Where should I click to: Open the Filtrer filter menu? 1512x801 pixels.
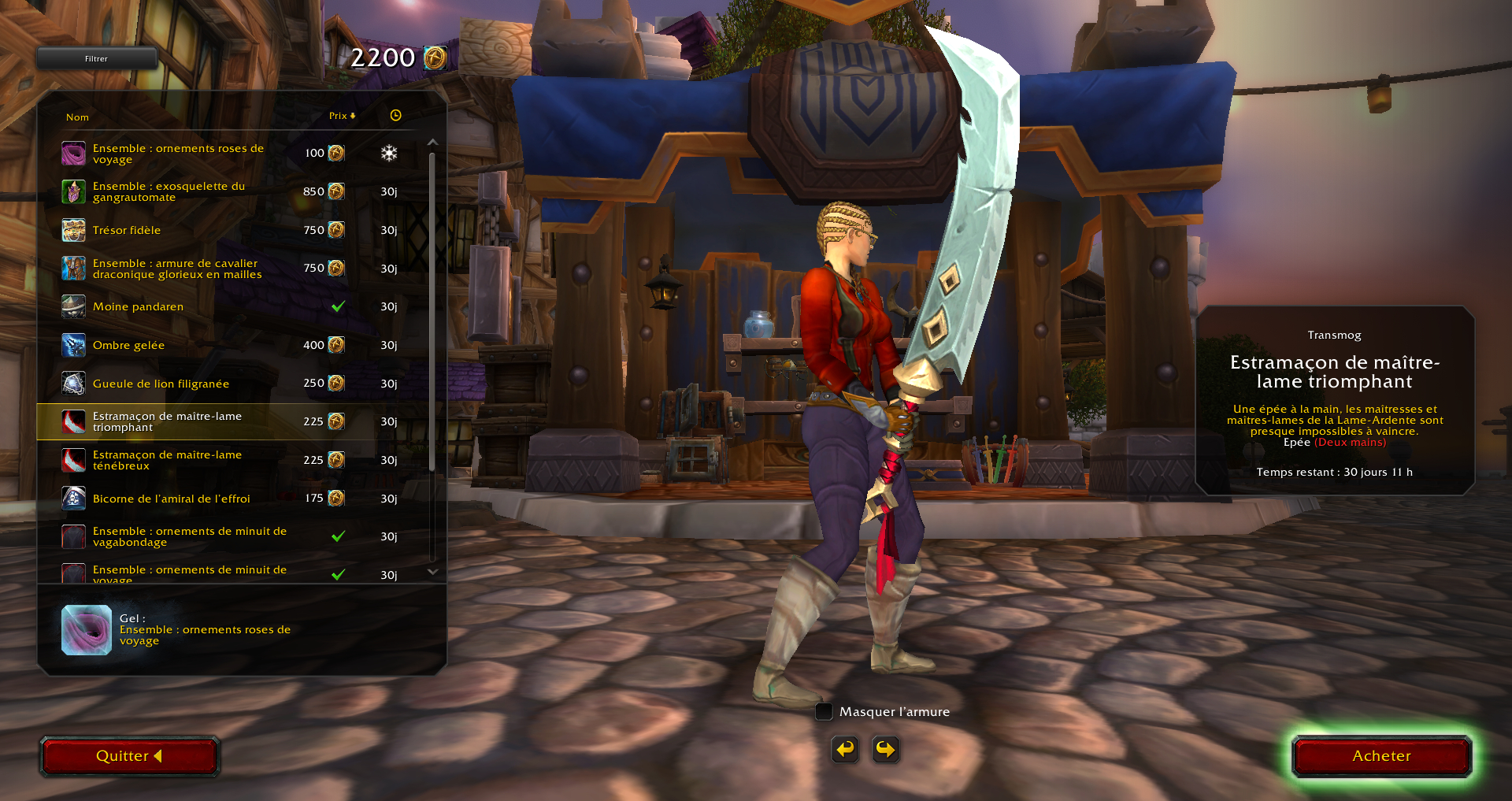pyautogui.click(x=97, y=58)
